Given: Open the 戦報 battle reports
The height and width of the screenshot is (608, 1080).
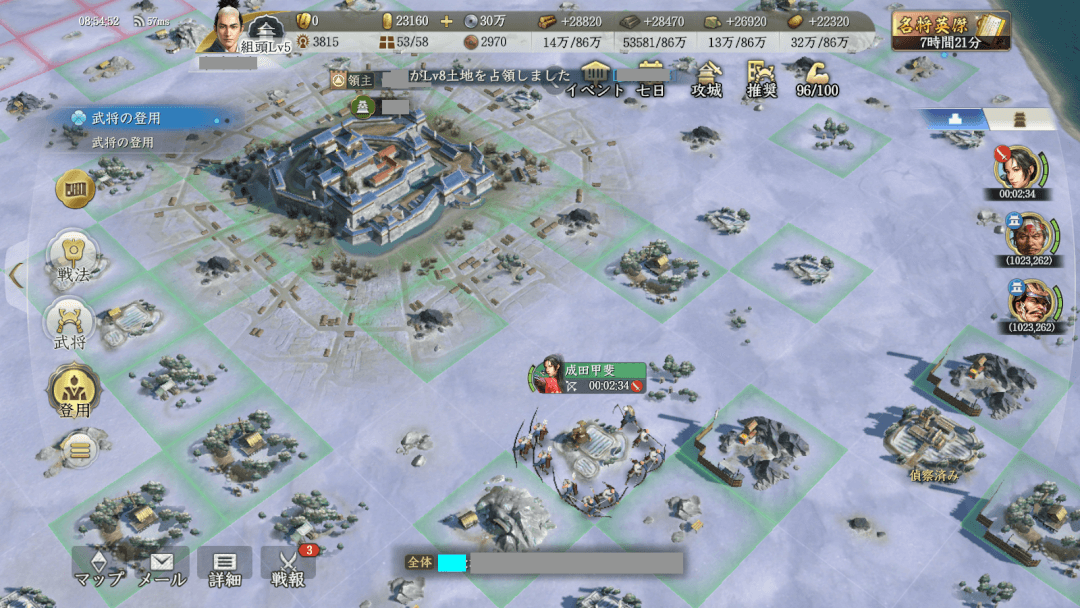Looking at the screenshot, I should pos(288,566).
